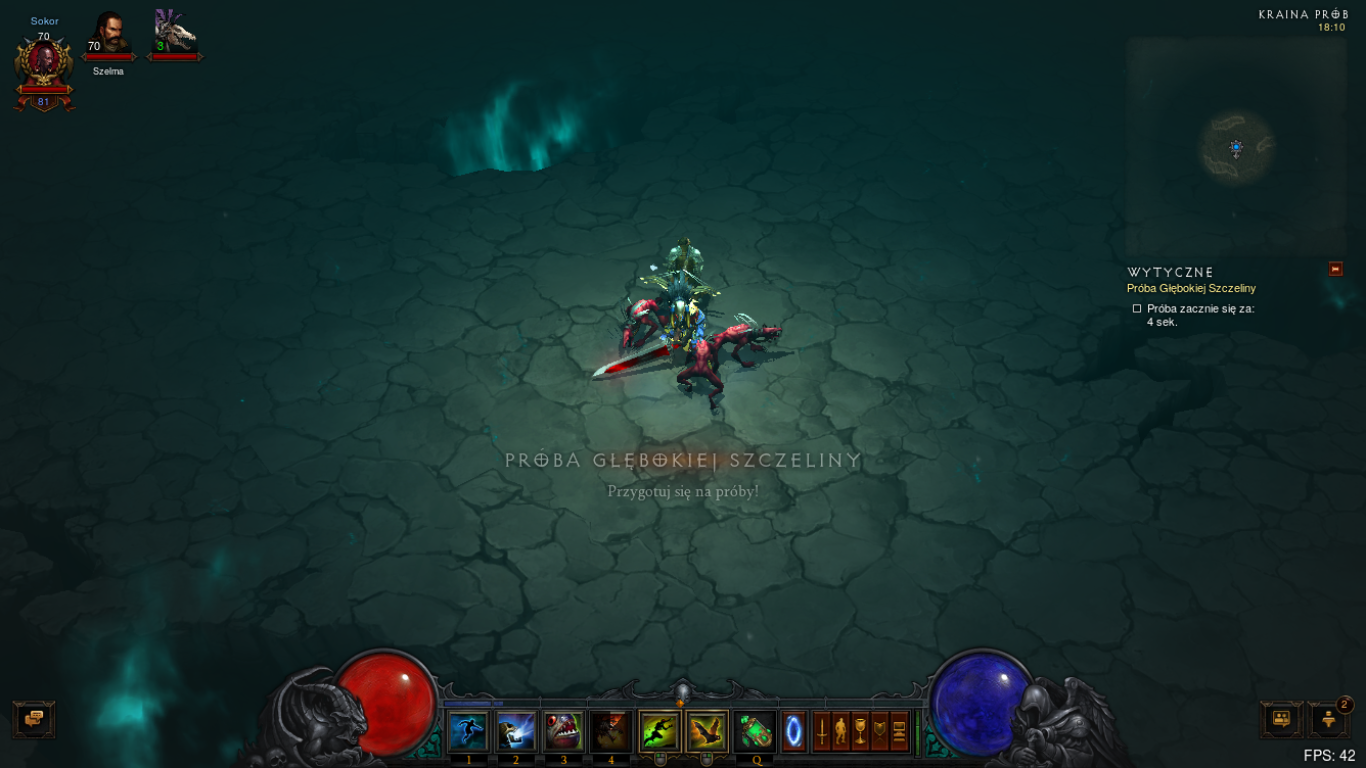Open the social friends list button

pos(1280,719)
